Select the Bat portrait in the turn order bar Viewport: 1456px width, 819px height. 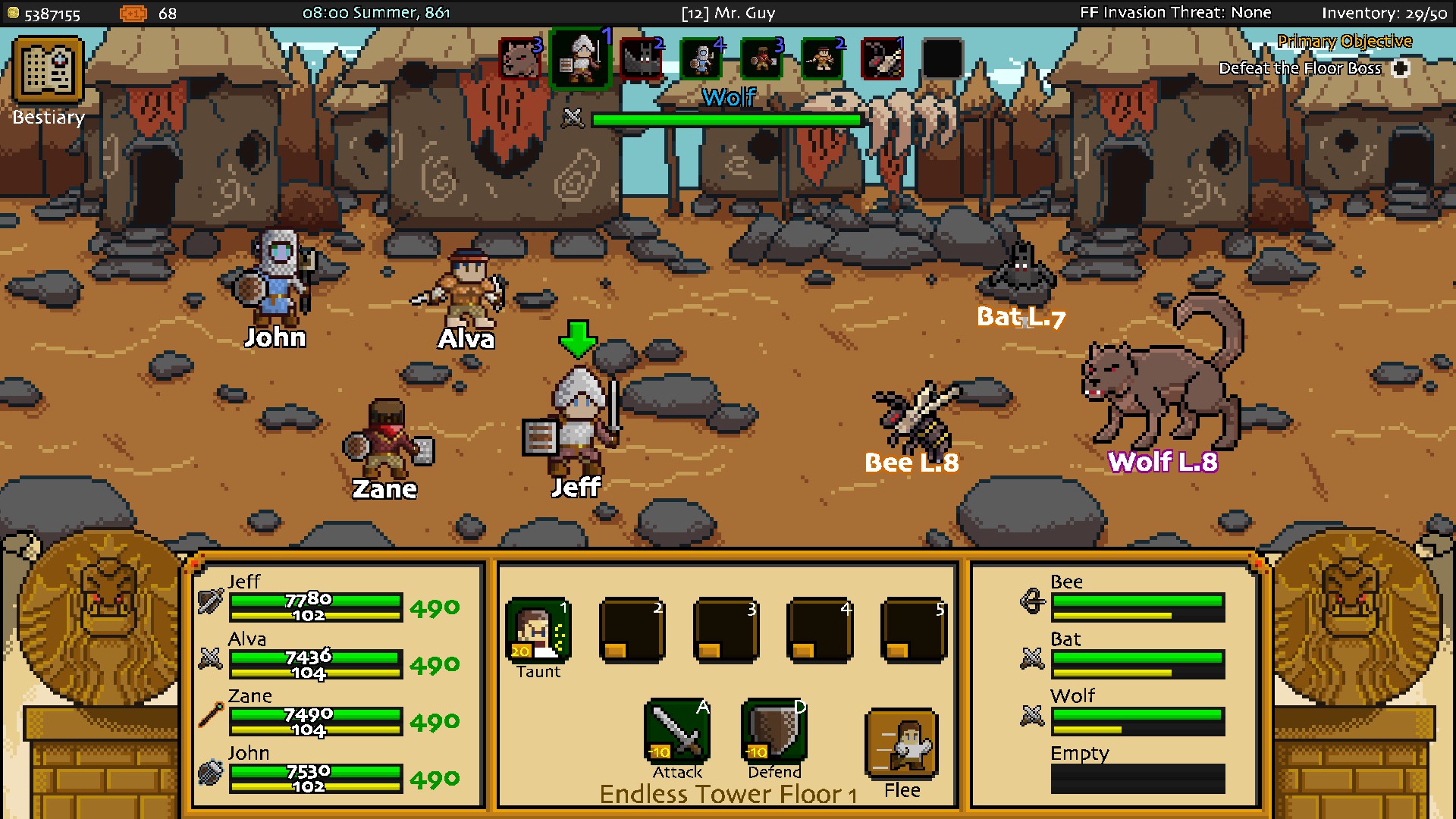click(641, 59)
